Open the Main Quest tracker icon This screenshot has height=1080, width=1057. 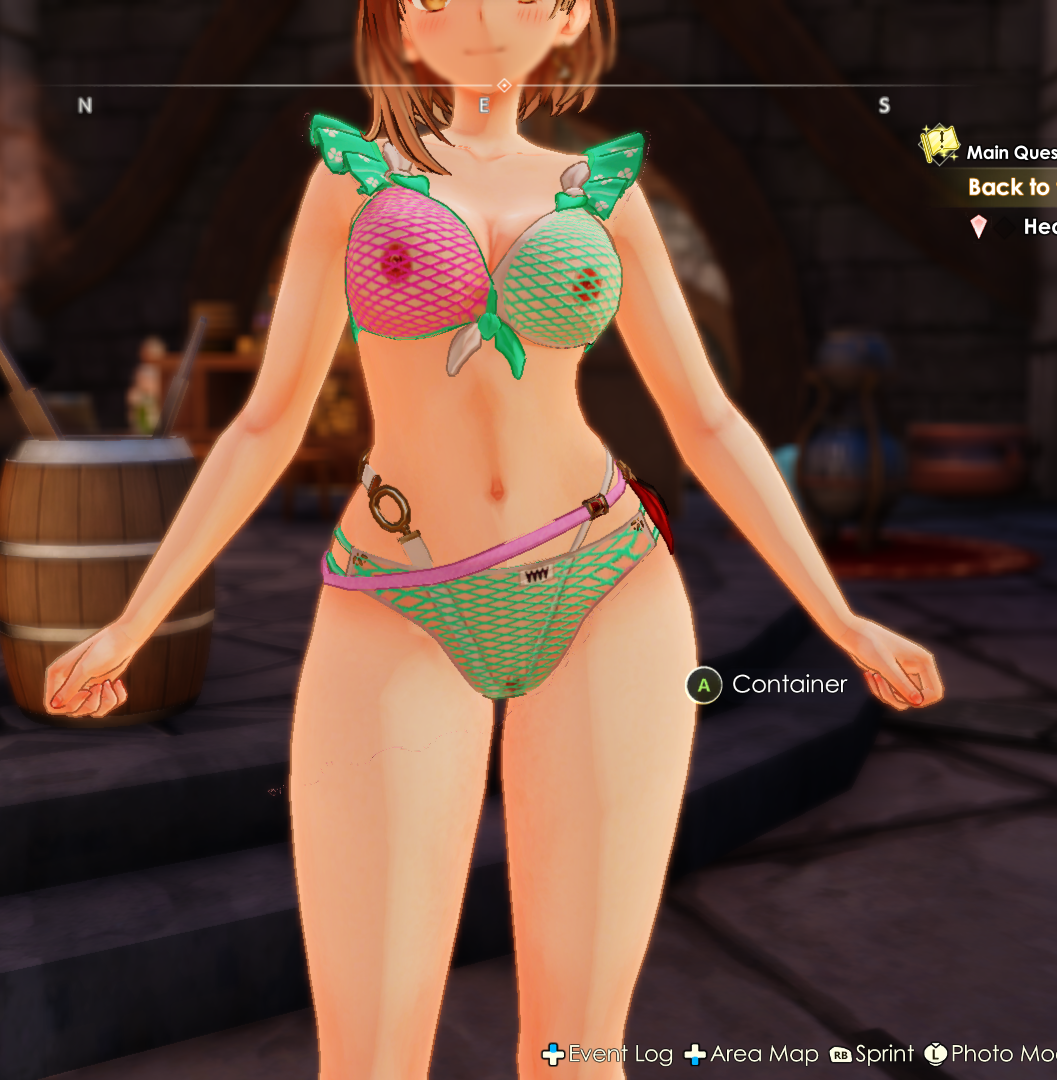pos(939,146)
